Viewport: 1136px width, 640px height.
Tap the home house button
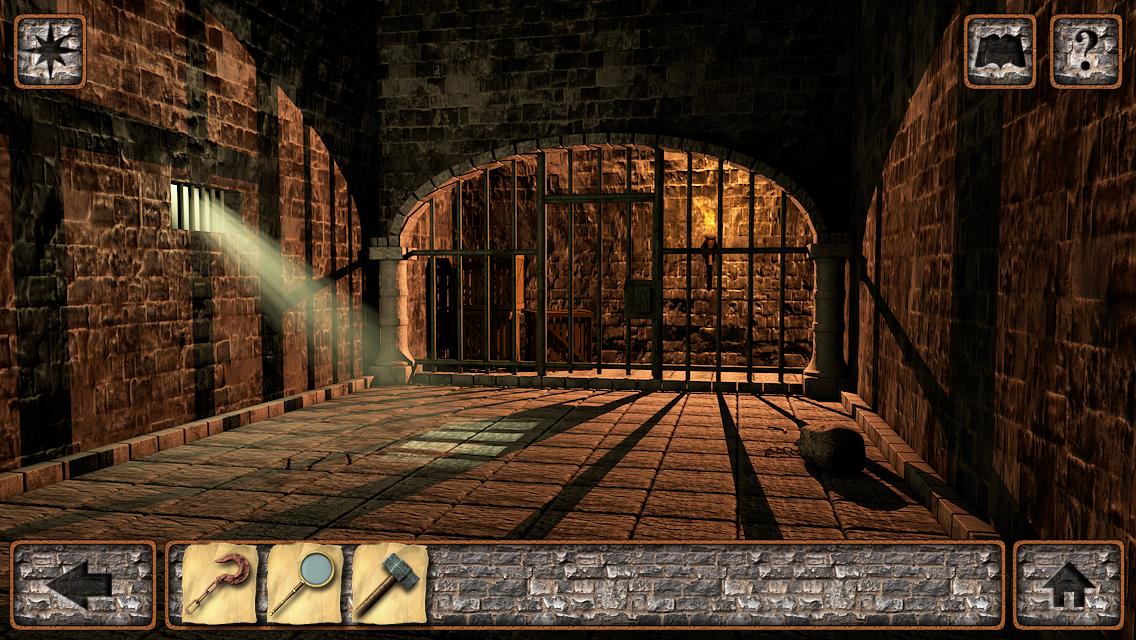[1068, 585]
